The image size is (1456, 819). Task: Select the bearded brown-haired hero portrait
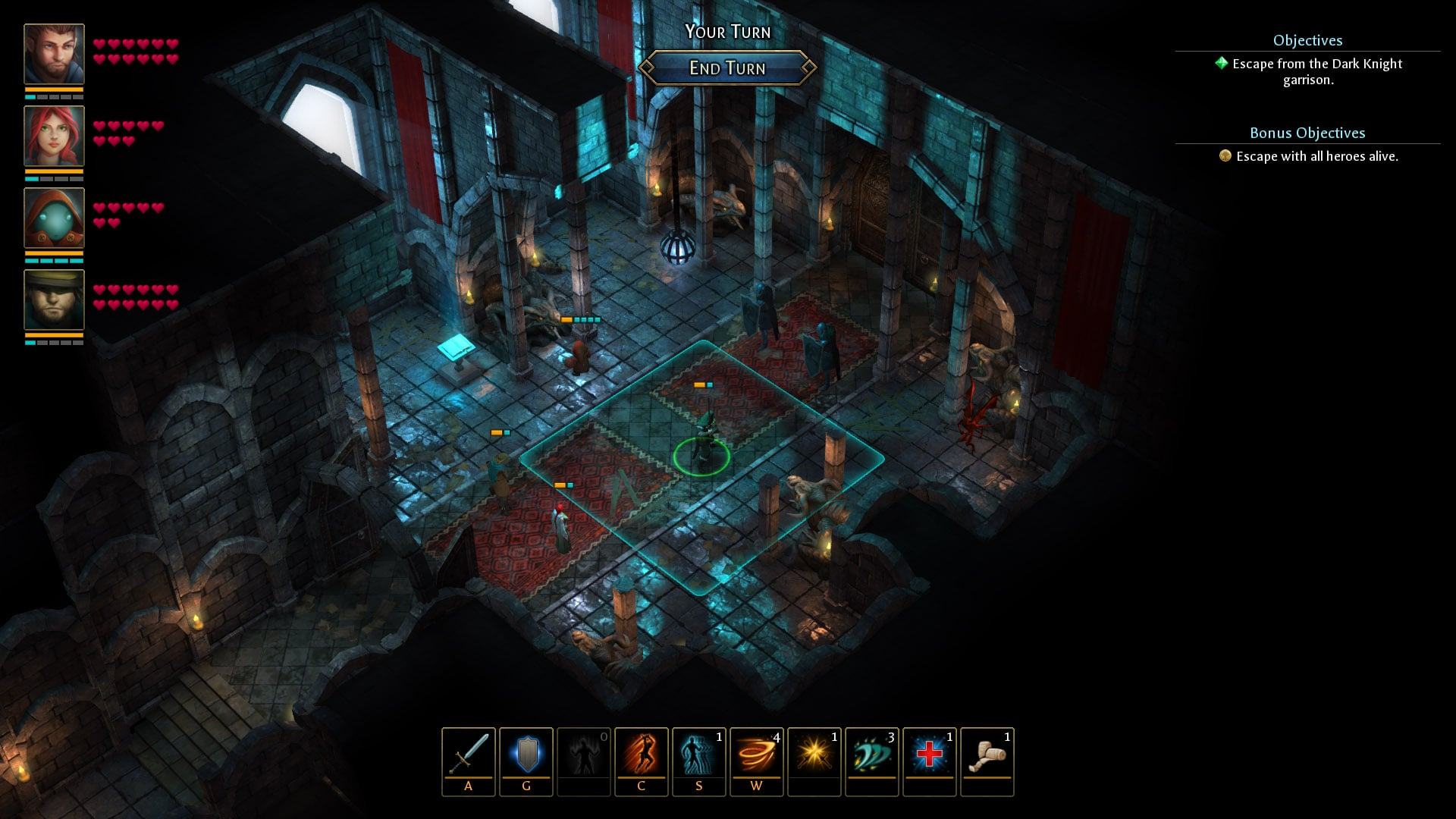[x=54, y=54]
